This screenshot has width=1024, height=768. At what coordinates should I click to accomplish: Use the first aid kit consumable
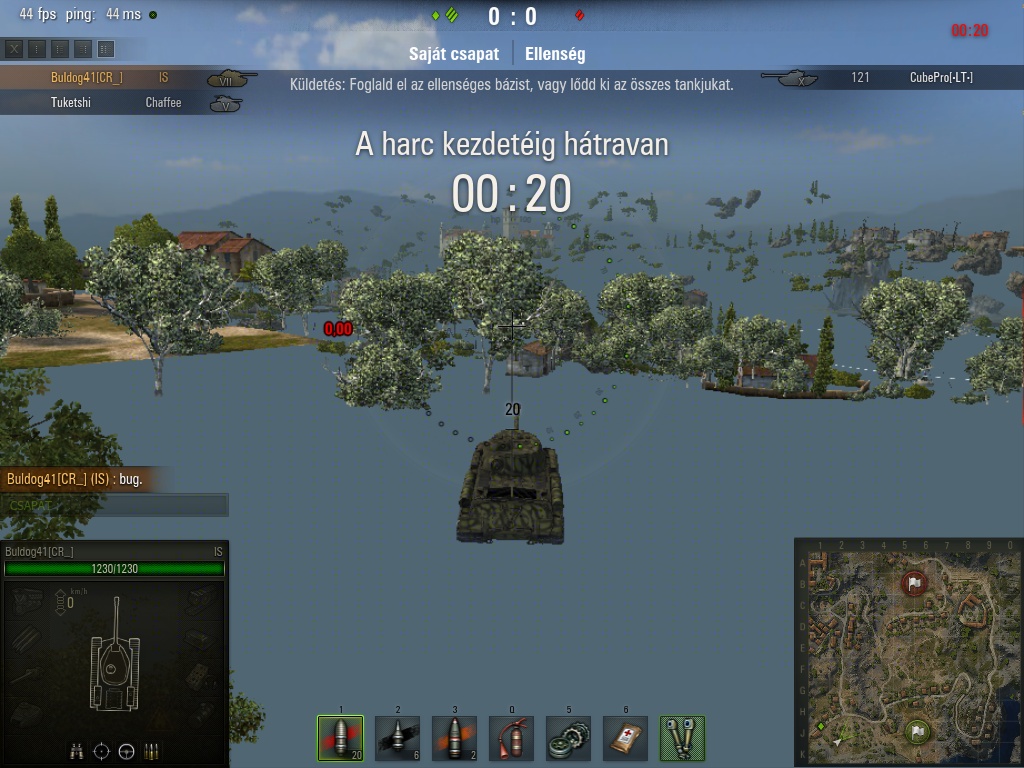click(625, 738)
